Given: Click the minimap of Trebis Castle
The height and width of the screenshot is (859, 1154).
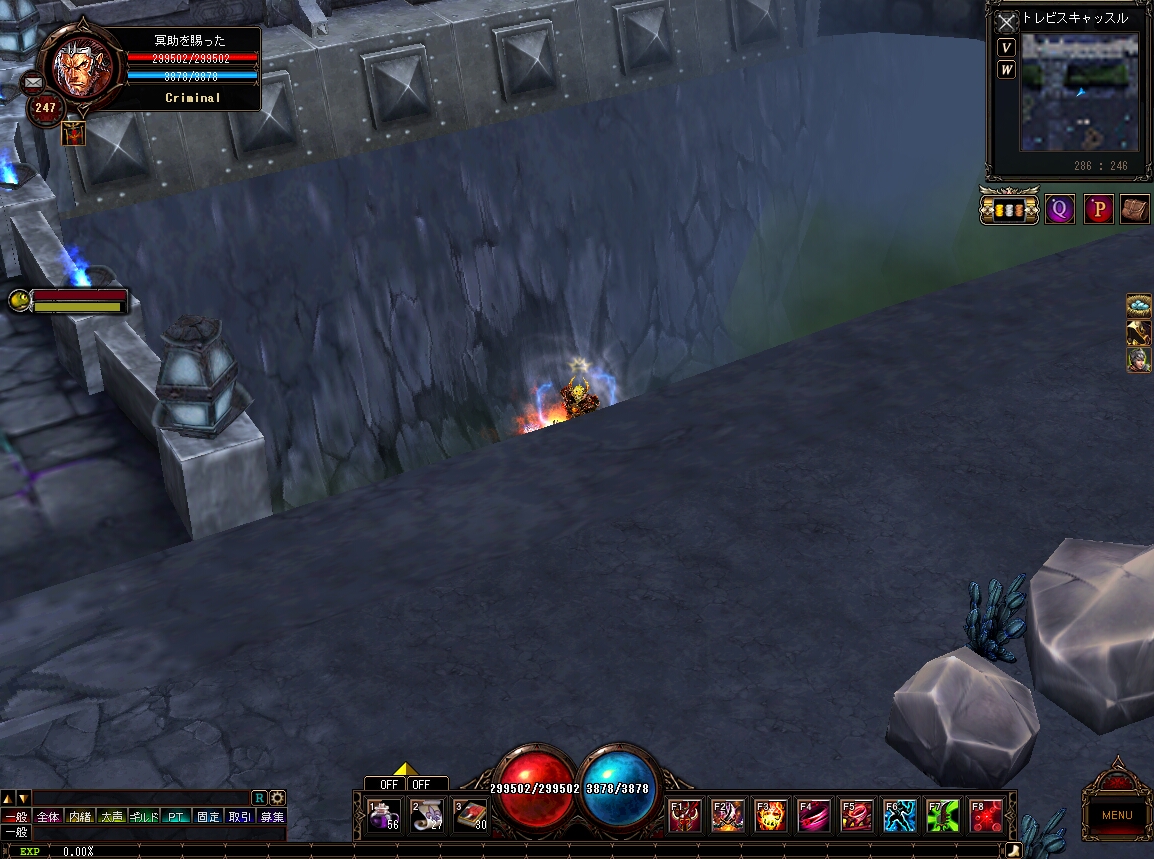Looking at the screenshot, I should (x=1079, y=92).
